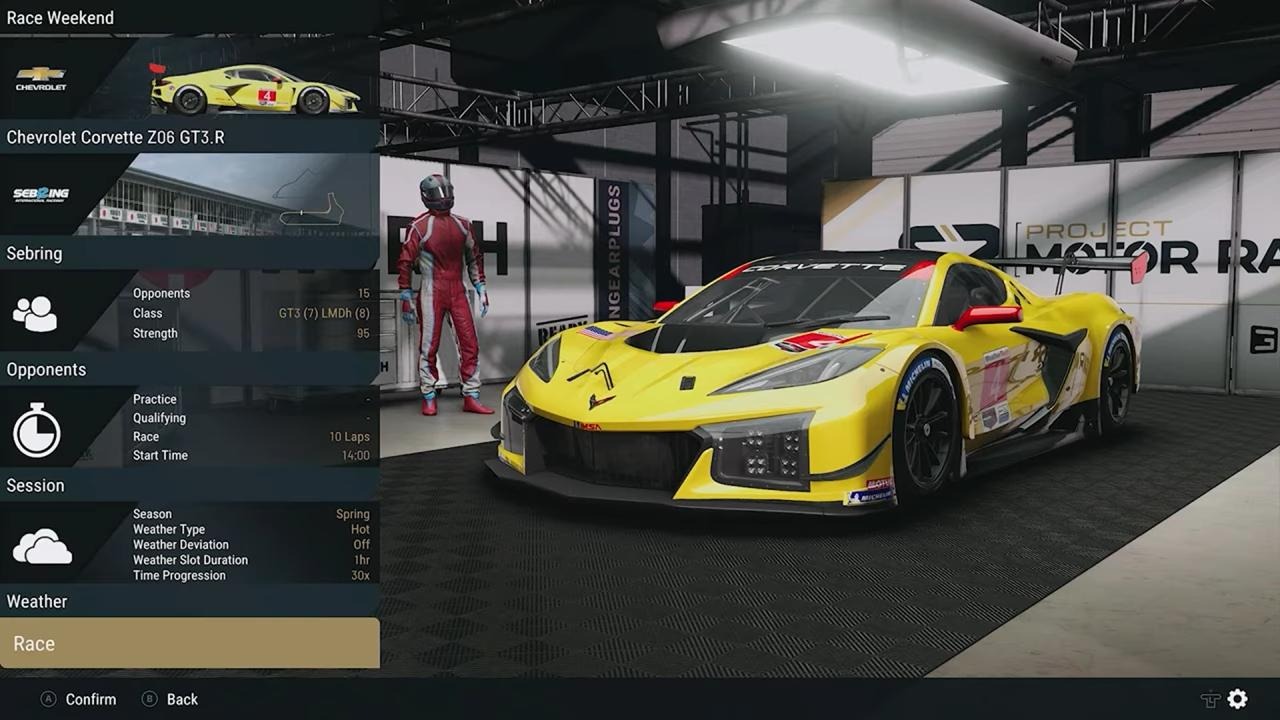Choose the Sebring track panel
This screenshot has height=720, width=1280.
[x=189, y=253]
